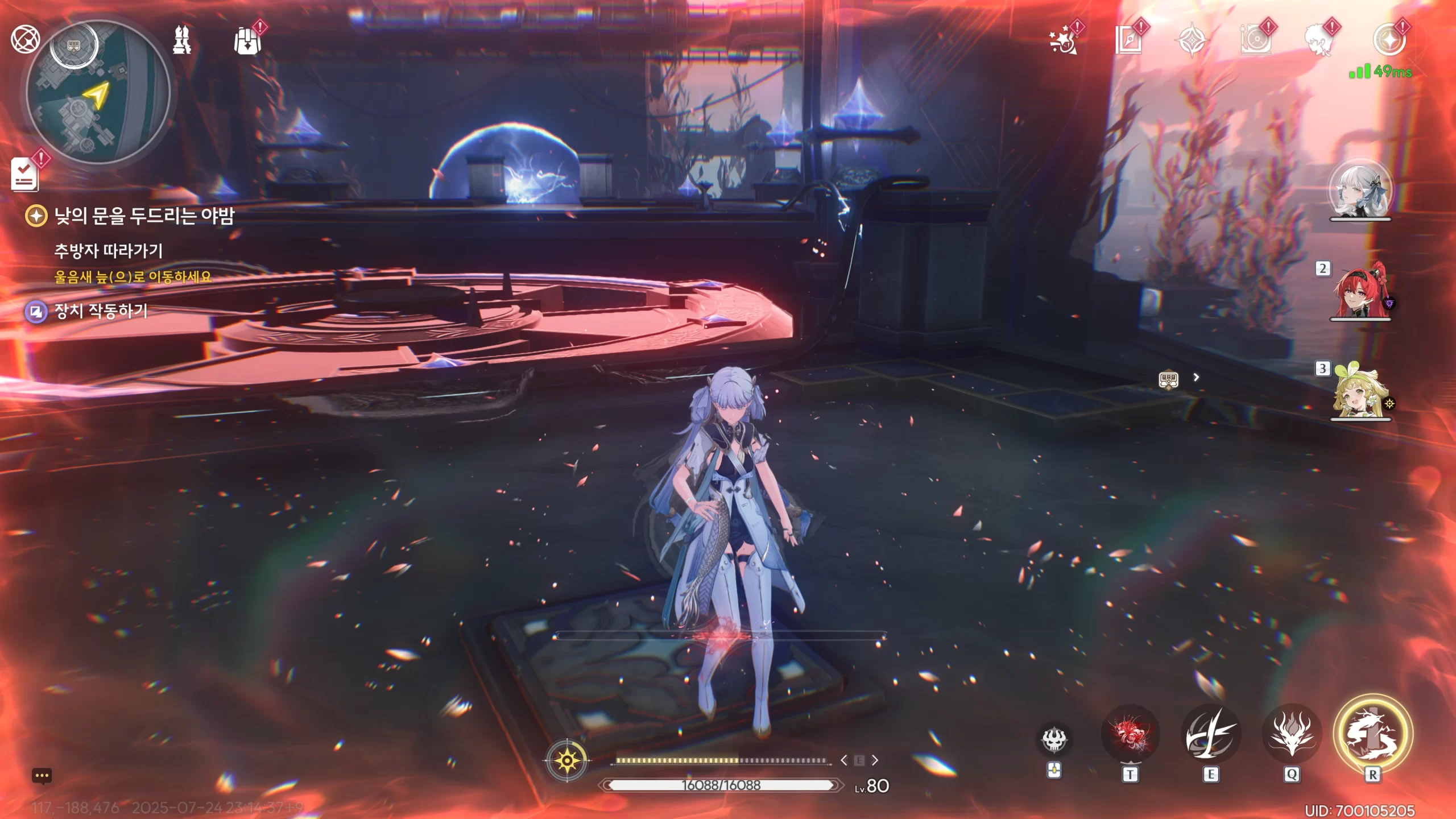Activate the glowing dragon ultimate skill
The height and width of the screenshot is (819, 1456).
[x=1373, y=734]
